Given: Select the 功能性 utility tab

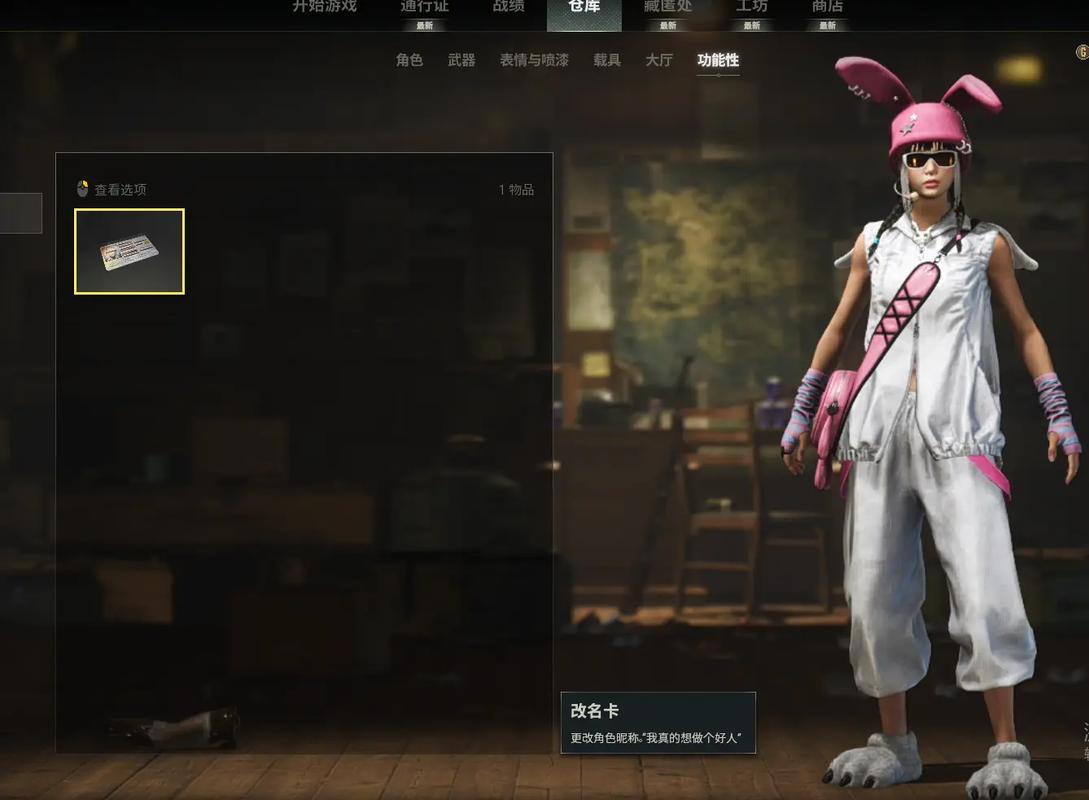Looking at the screenshot, I should pyautogui.click(x=718, y=60).
